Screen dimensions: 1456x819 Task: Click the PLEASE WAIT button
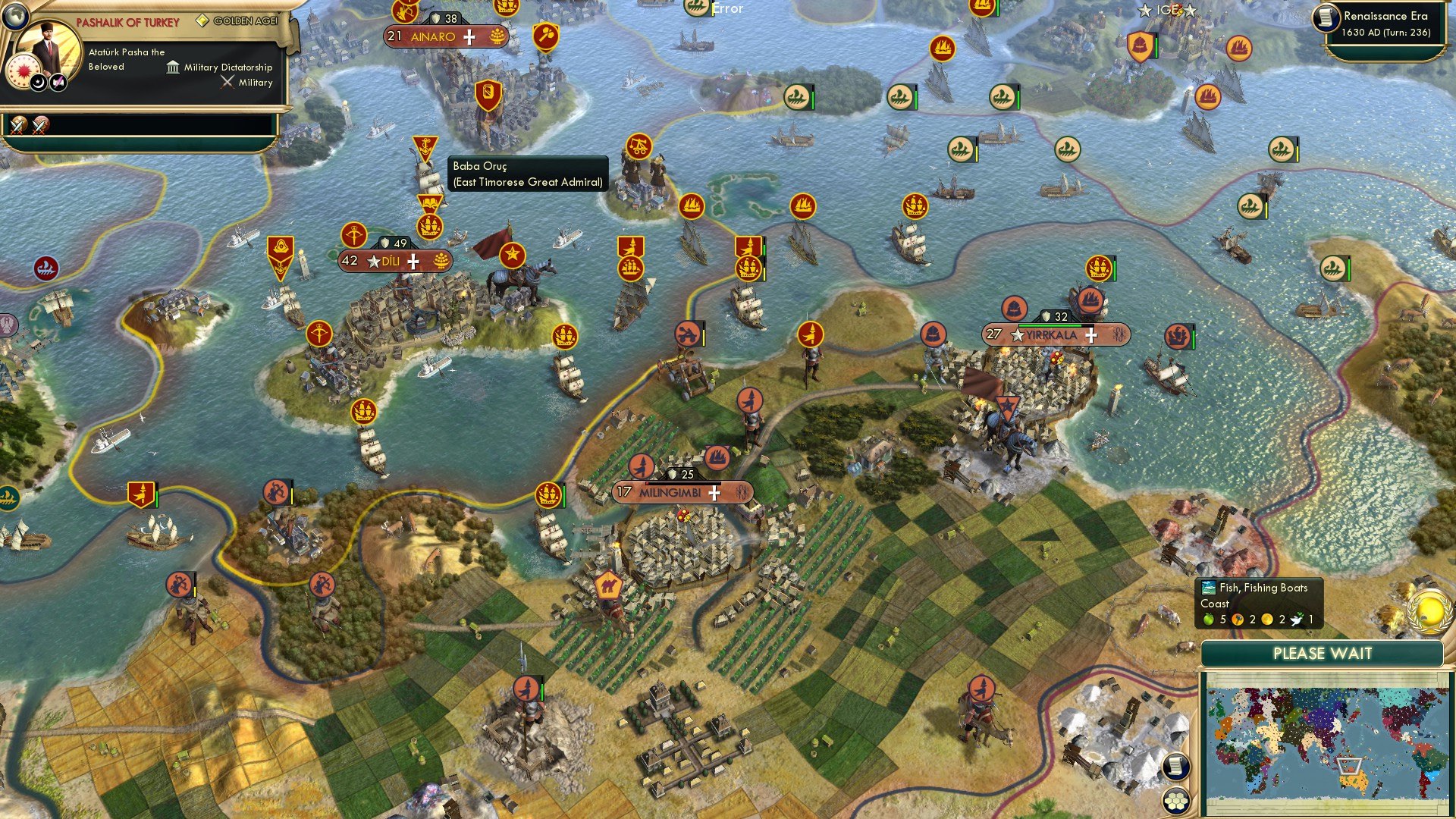(x=1321, y=653)
